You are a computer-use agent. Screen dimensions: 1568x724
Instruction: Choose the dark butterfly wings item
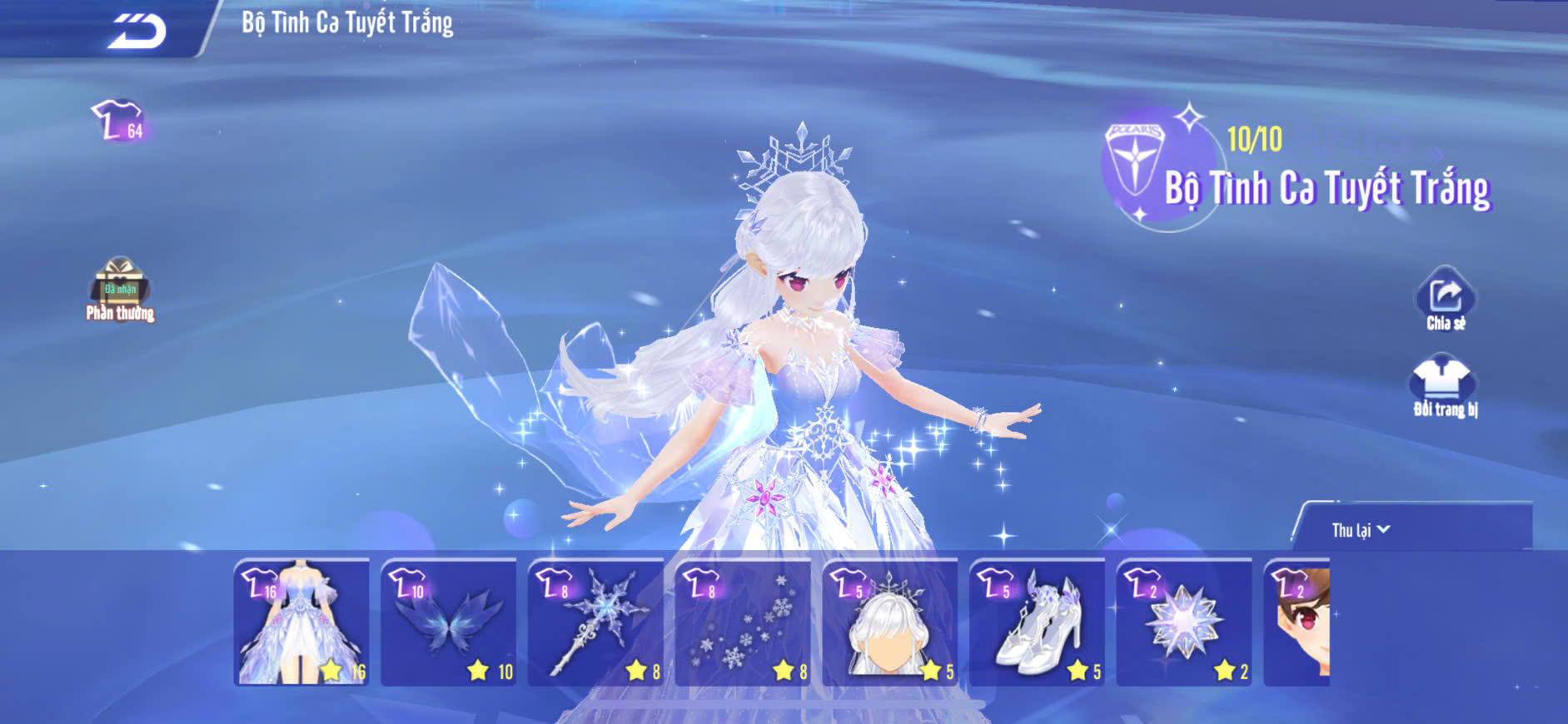click(x=449, y=622)
